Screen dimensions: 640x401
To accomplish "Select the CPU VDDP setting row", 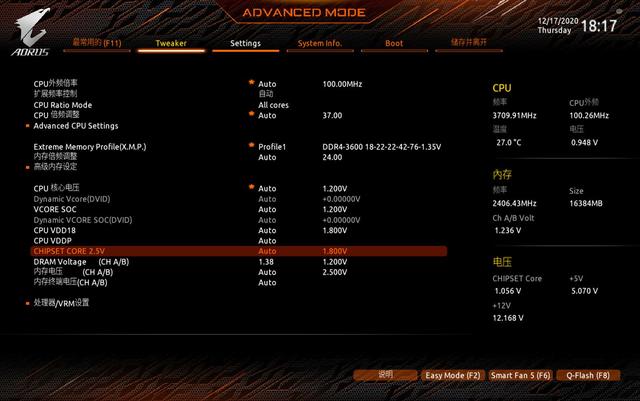I will coord(53,241).
